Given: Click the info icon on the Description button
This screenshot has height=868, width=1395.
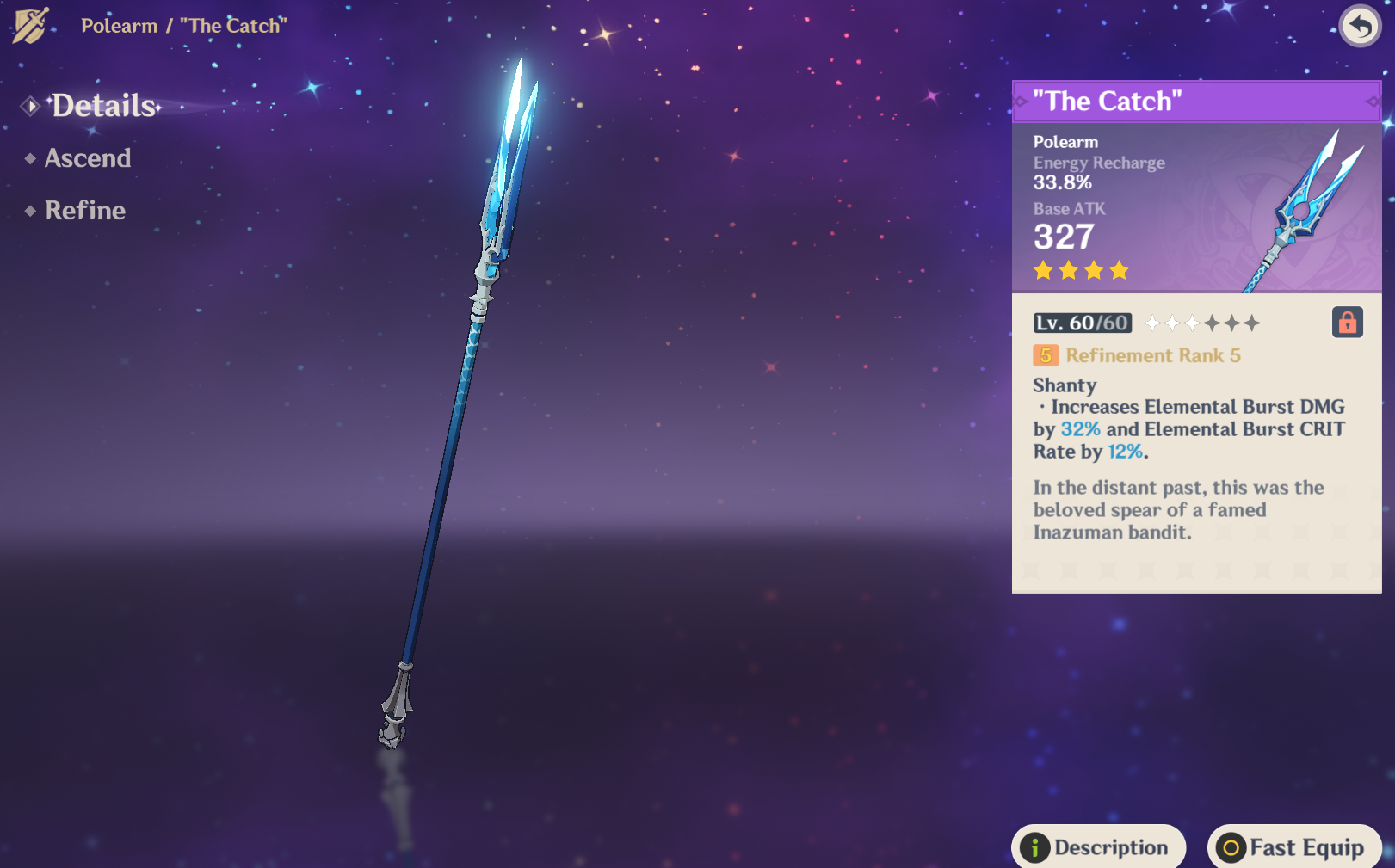Looking at the screenshot, I should pos(1035,846).
